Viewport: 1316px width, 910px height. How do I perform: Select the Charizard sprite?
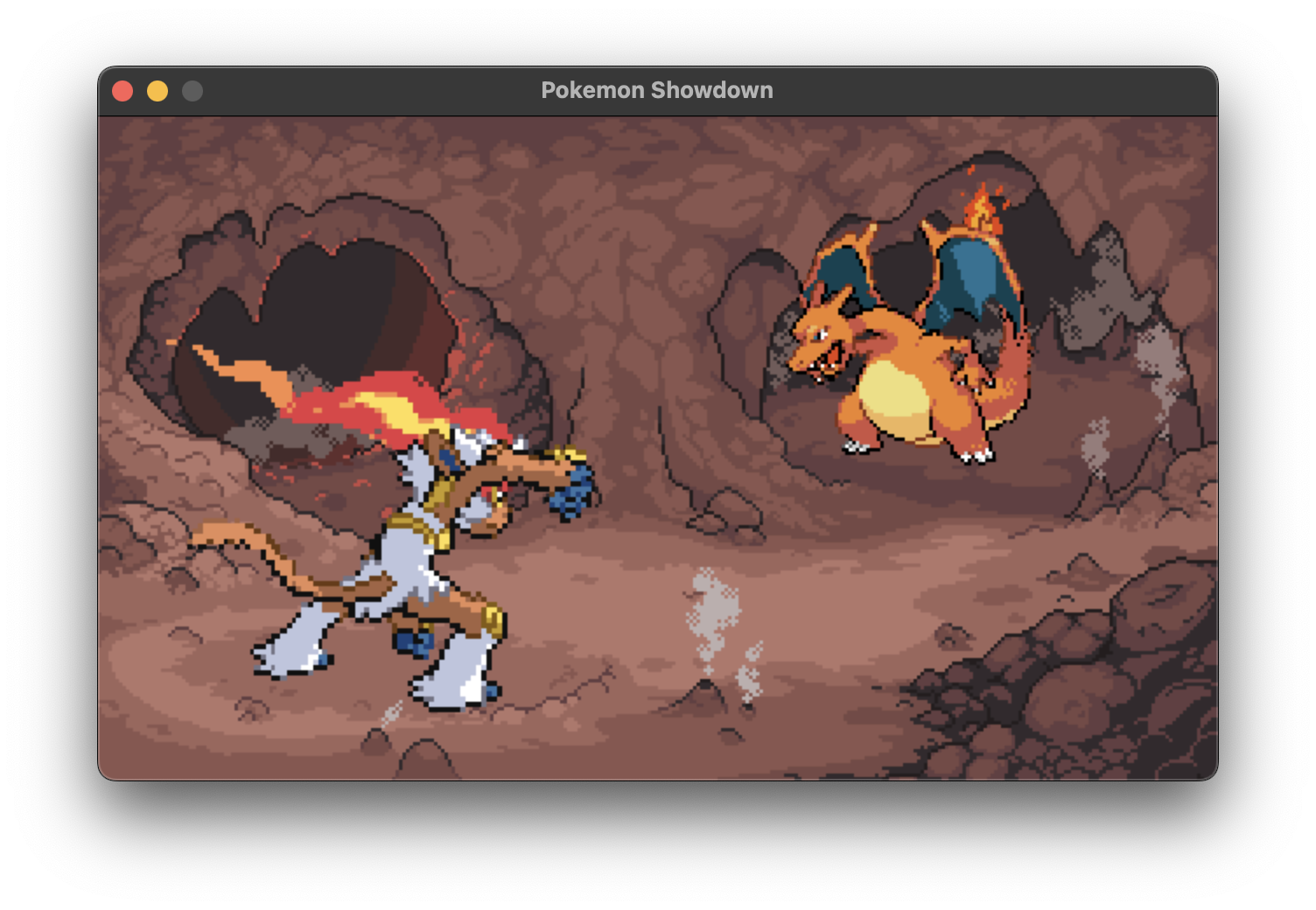(910, 367)
